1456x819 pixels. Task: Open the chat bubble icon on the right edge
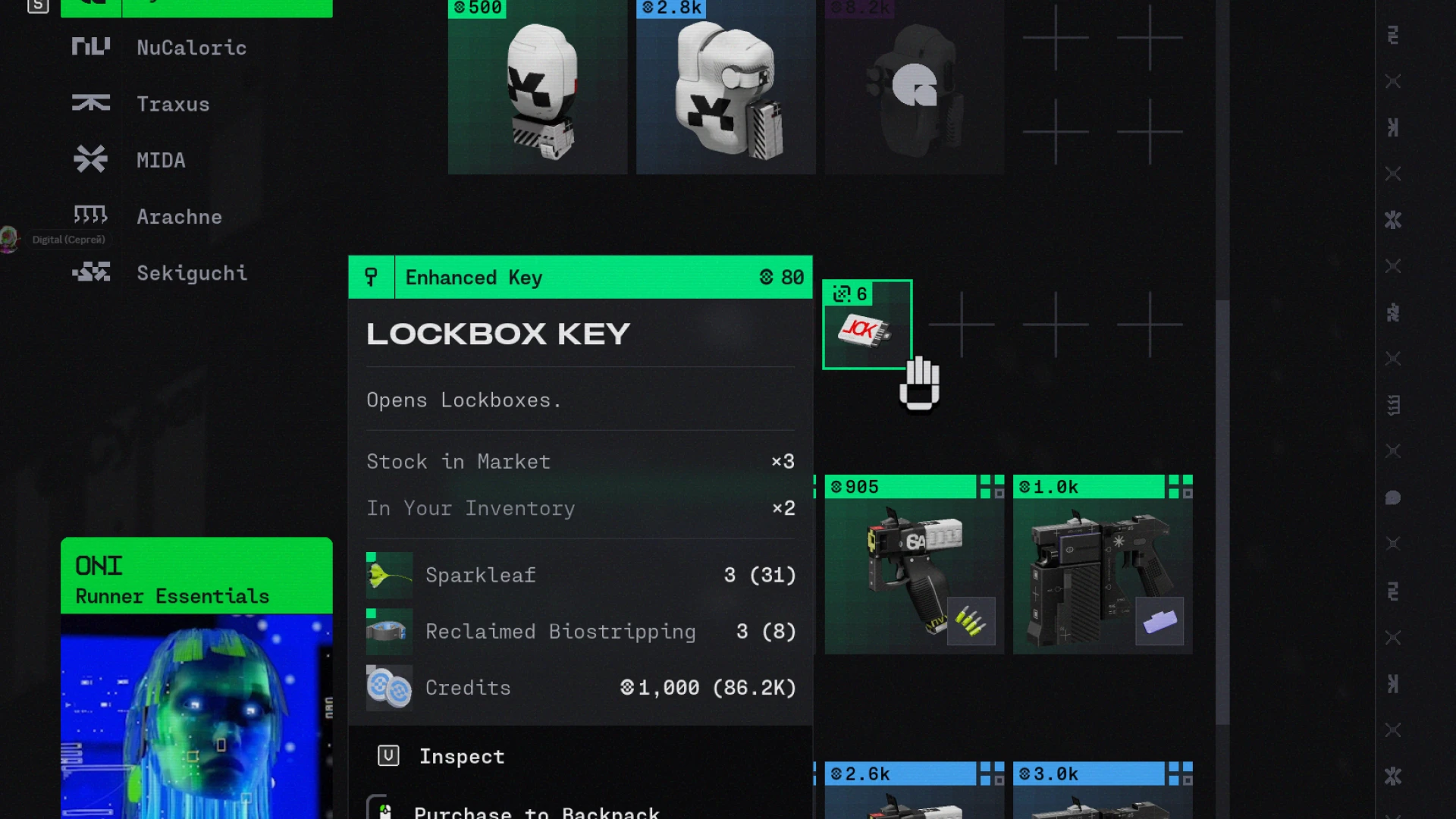click(1393, 498)
